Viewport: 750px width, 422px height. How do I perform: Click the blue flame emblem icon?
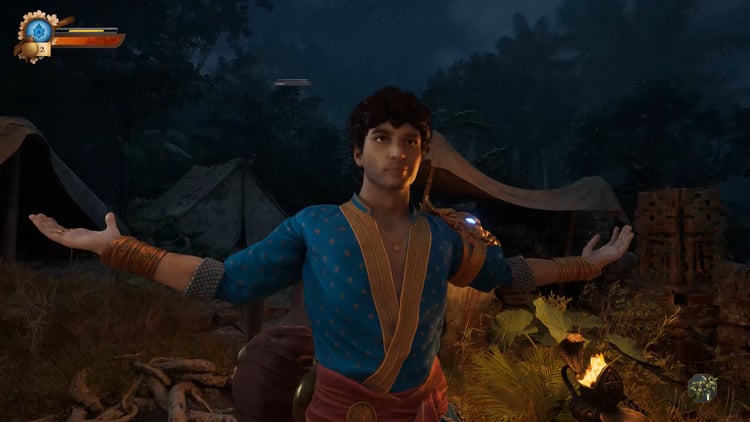pyautogui.click(x=39, y=29)
